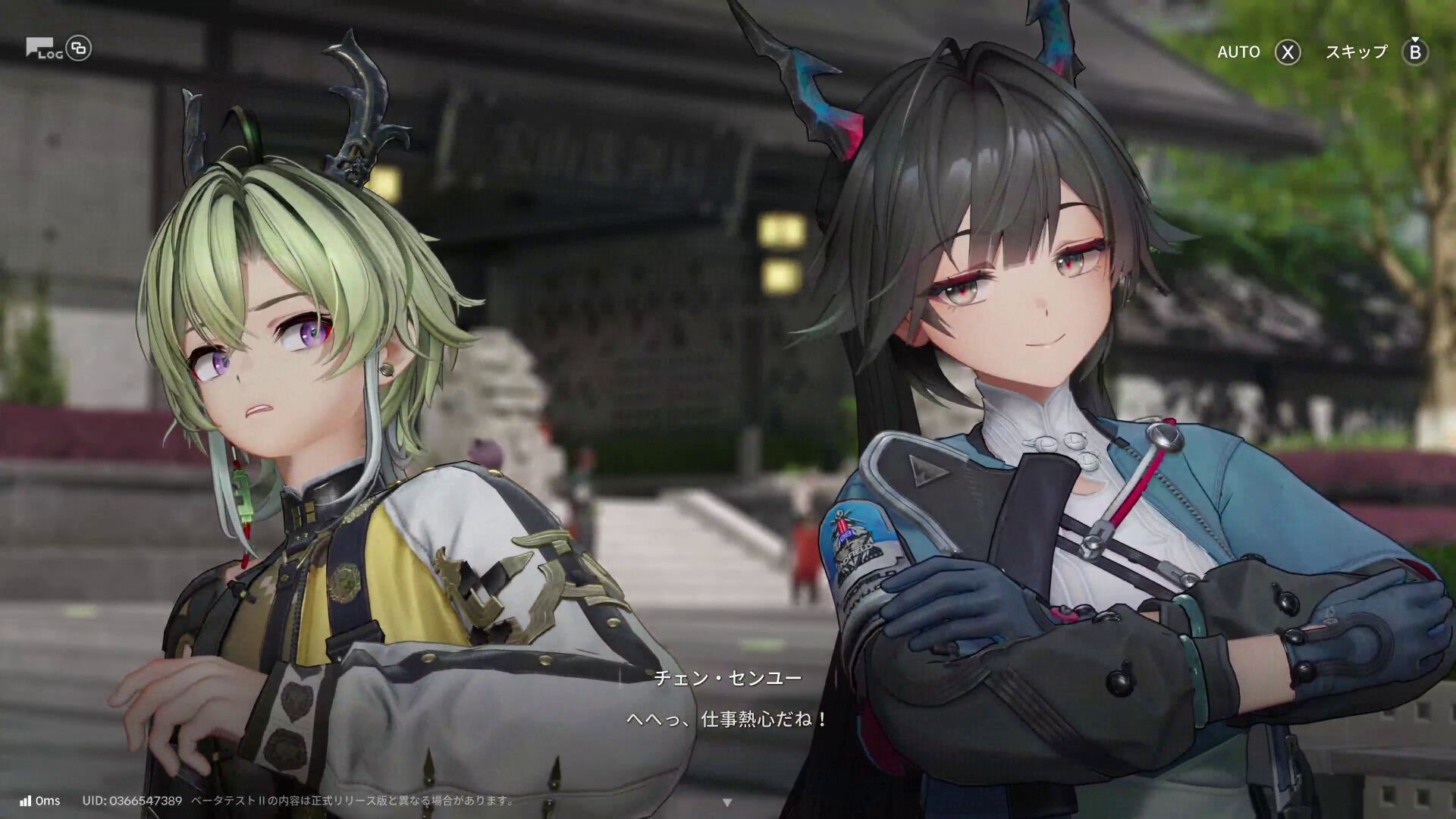
Task: Toggle interface visibility using the circled icon
Action: tap(79, 48)
